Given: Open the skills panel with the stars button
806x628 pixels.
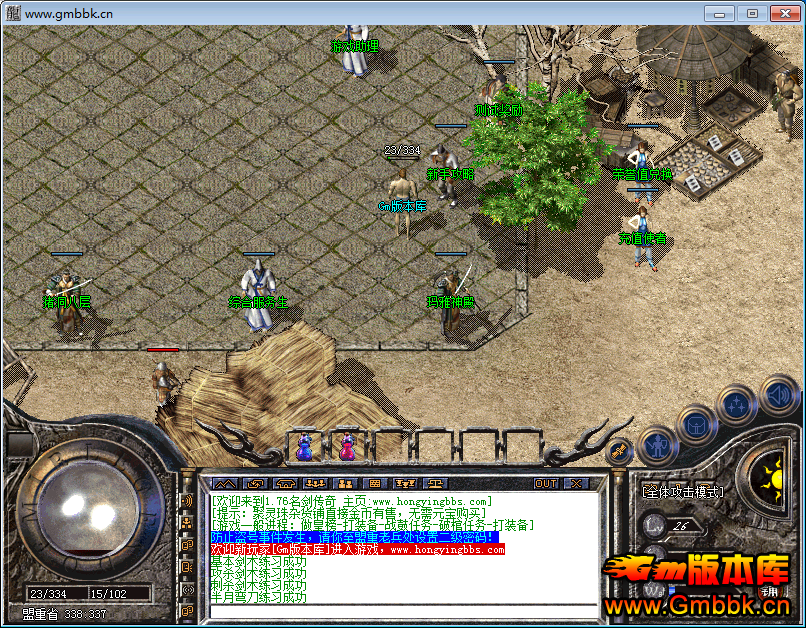Looking at the screenshot, I should pos(736,405).
